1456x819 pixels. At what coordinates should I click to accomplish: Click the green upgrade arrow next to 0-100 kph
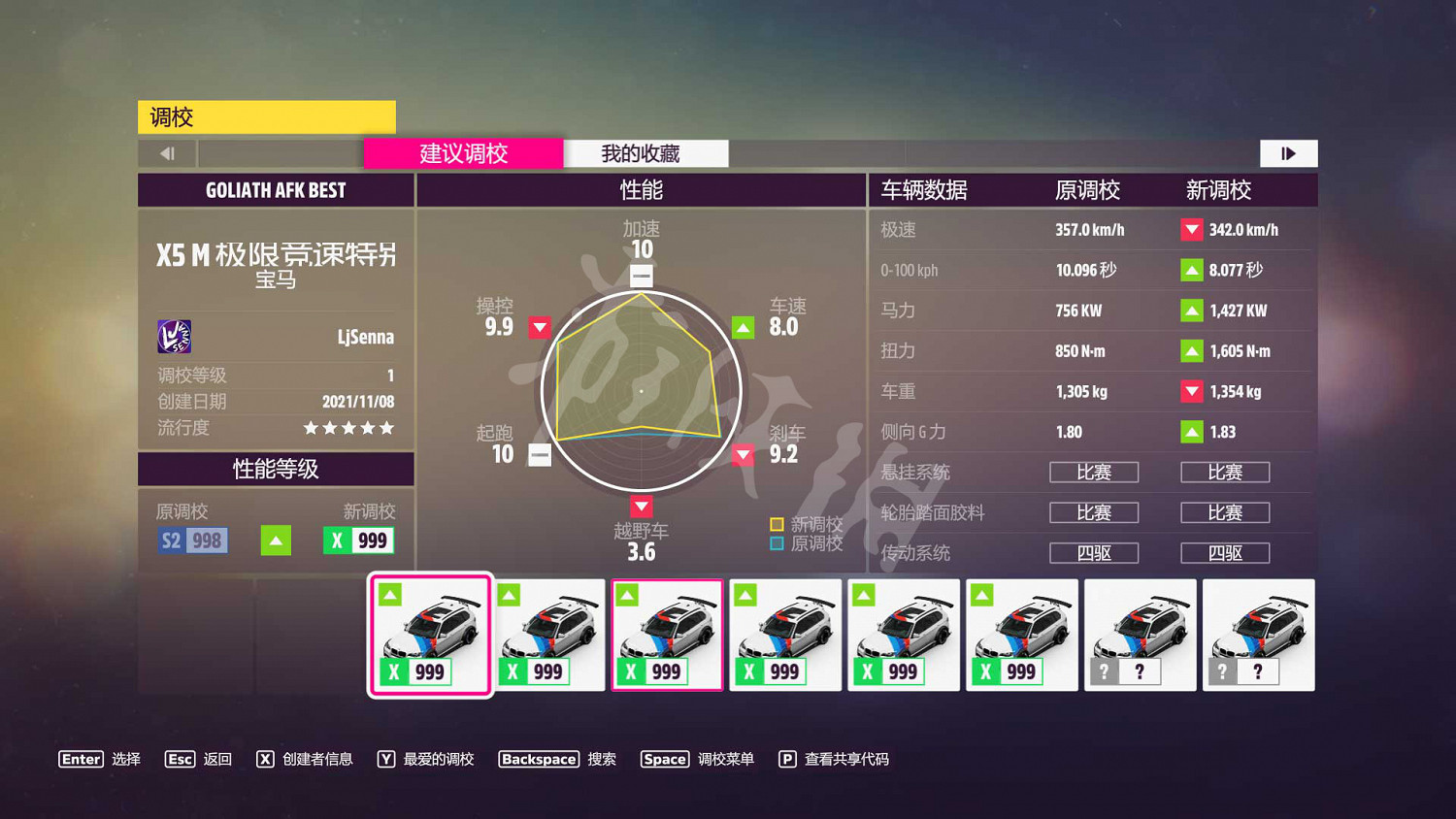tap(1191, 270)
